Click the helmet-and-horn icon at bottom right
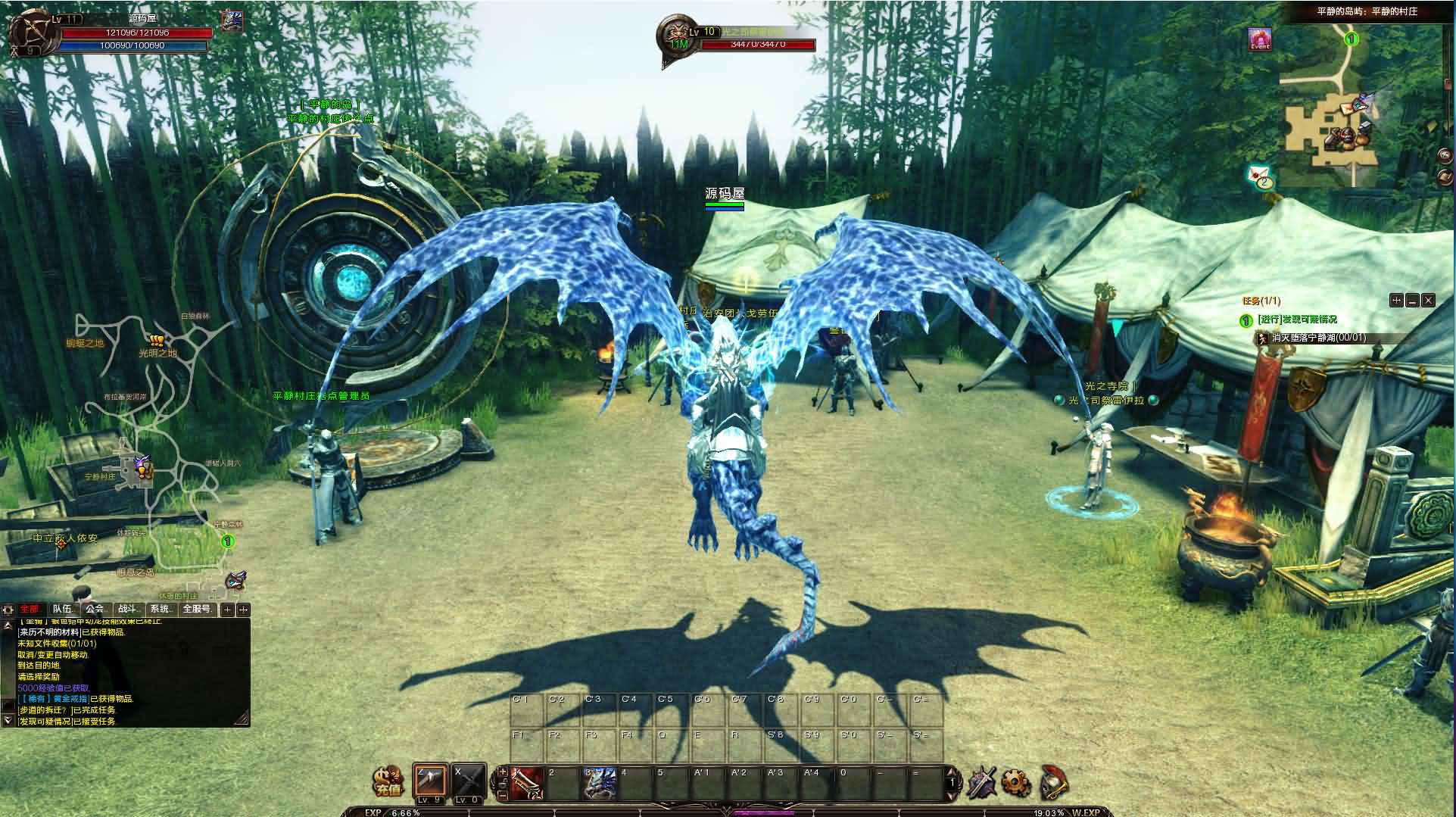The width and height of the screenshot is (1456, 817). (x=1052, y=784)
